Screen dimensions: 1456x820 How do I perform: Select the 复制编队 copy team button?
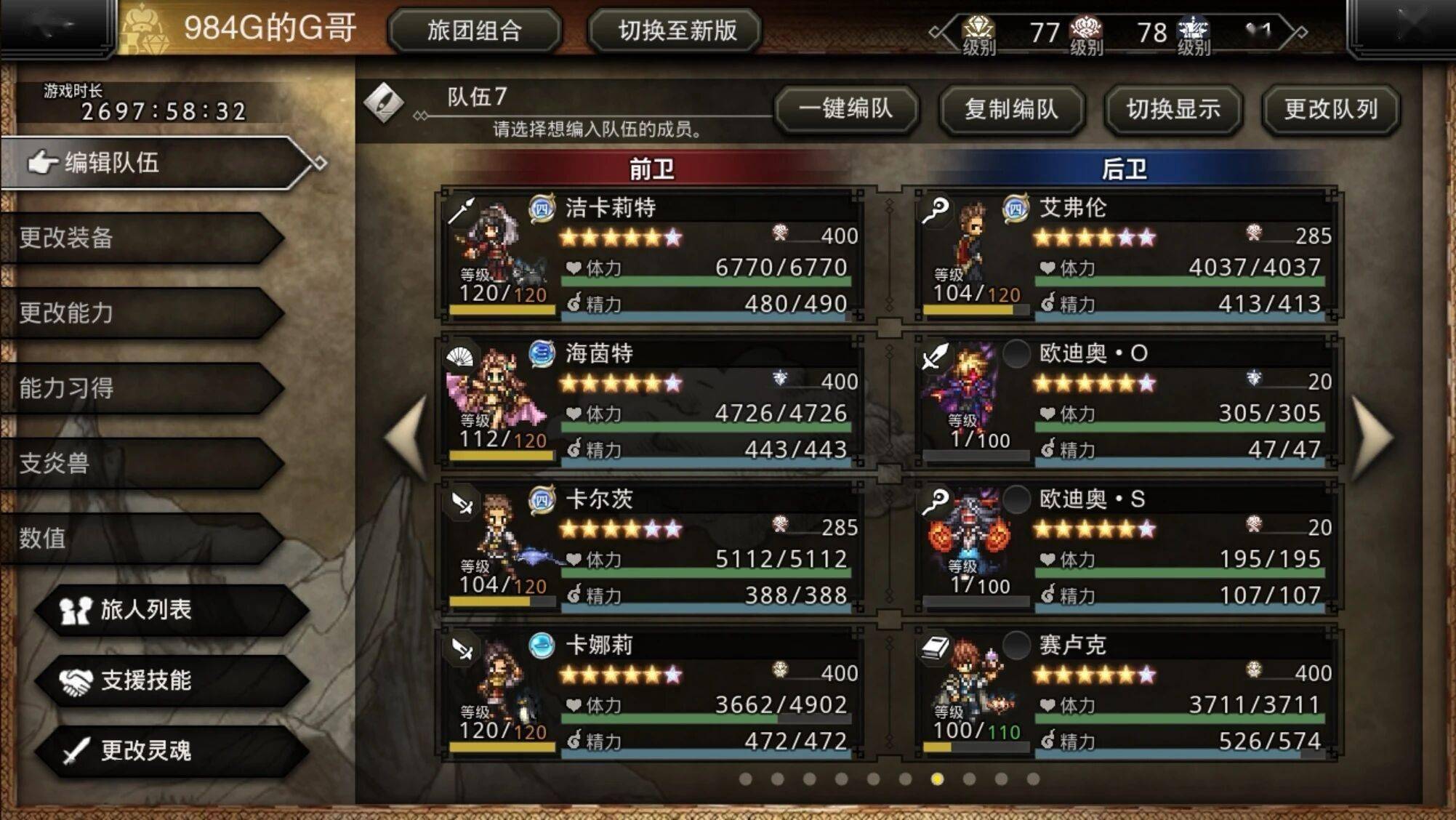tap(1011, 109)
